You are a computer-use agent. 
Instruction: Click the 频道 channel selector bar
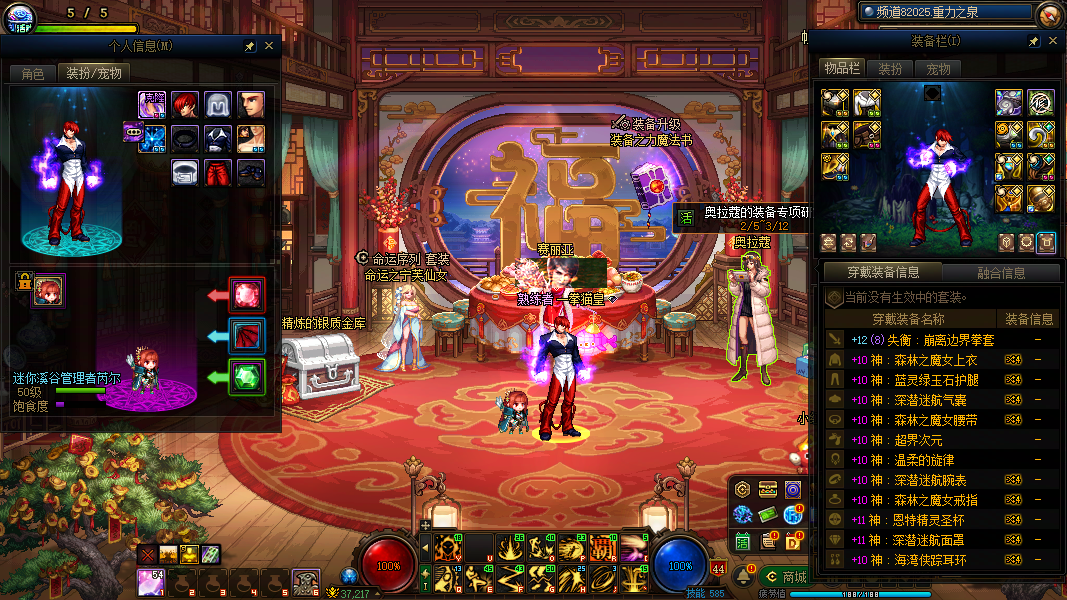coord(944,12)
